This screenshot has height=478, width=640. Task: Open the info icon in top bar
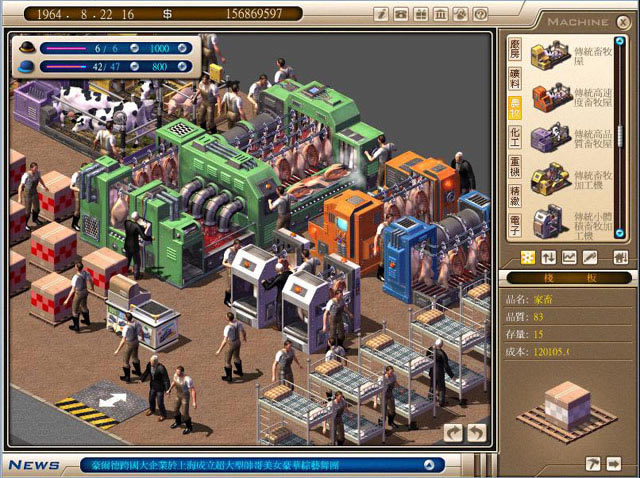pos(381,14)
